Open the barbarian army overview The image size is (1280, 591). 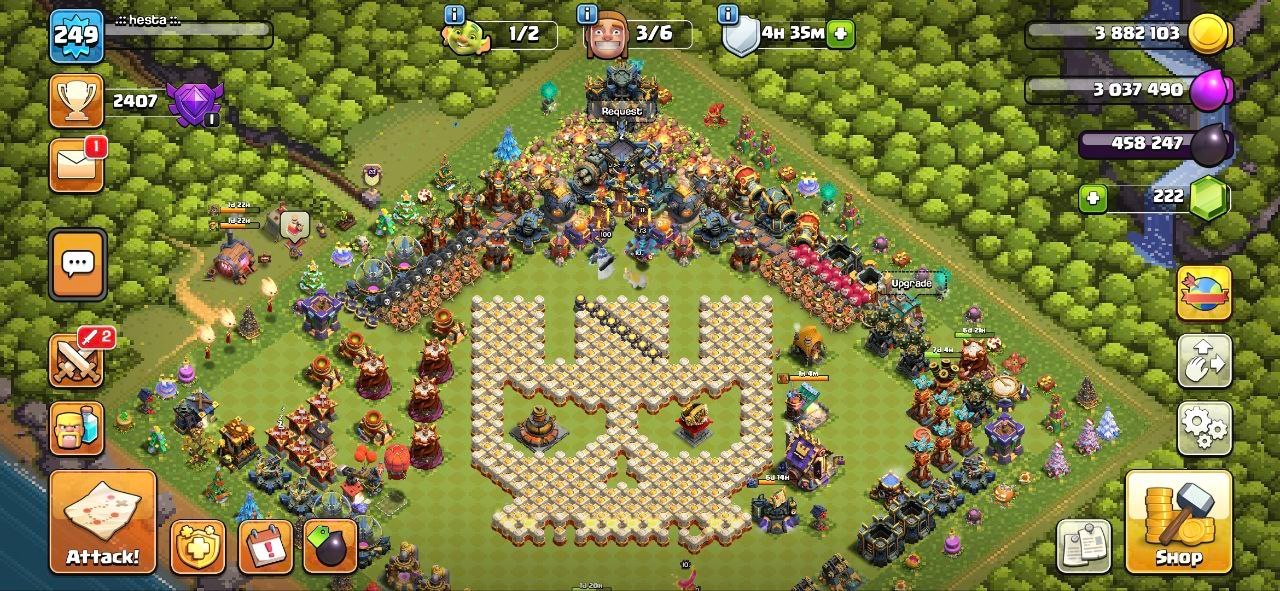pyautogui.click(x=77, y=428)
